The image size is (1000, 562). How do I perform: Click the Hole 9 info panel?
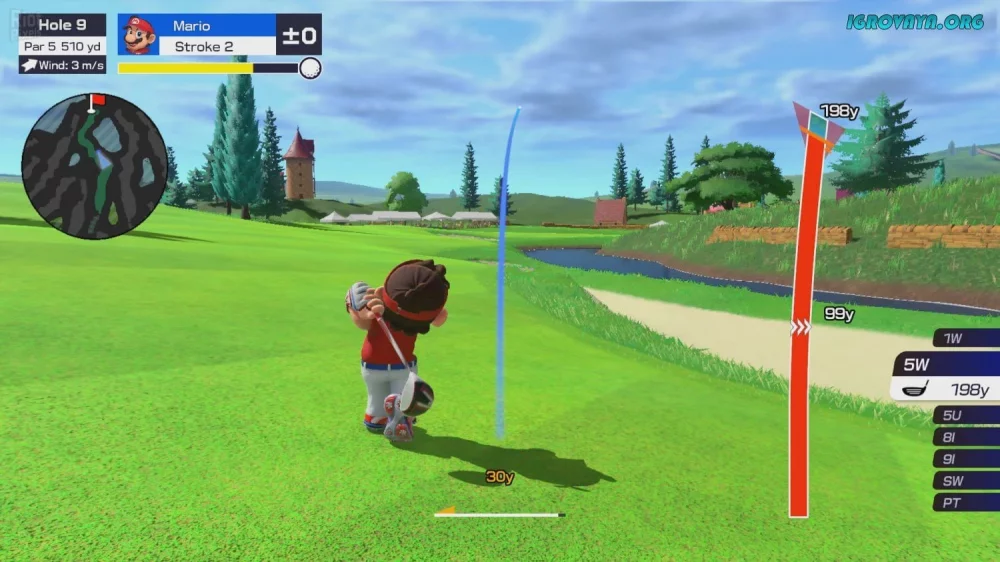coord(62,43)
